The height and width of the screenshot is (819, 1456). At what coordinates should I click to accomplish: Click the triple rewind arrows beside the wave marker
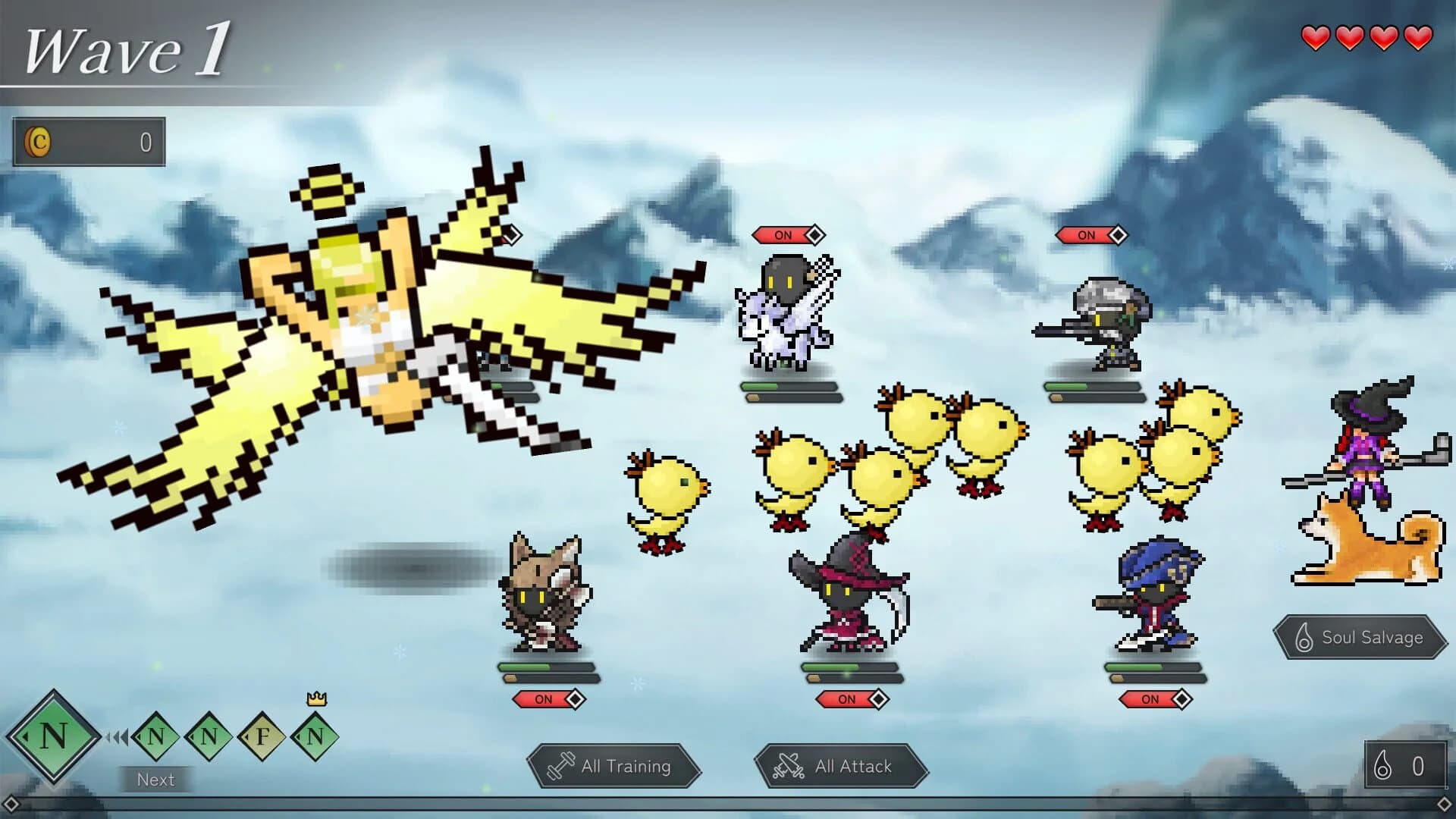tap(116, 737)
